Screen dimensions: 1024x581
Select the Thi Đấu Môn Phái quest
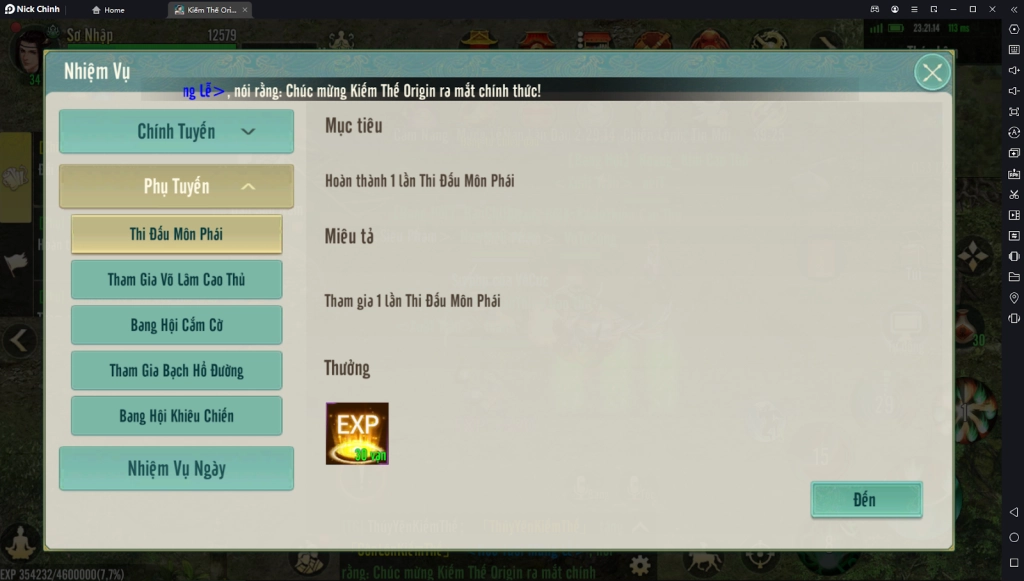176,234
